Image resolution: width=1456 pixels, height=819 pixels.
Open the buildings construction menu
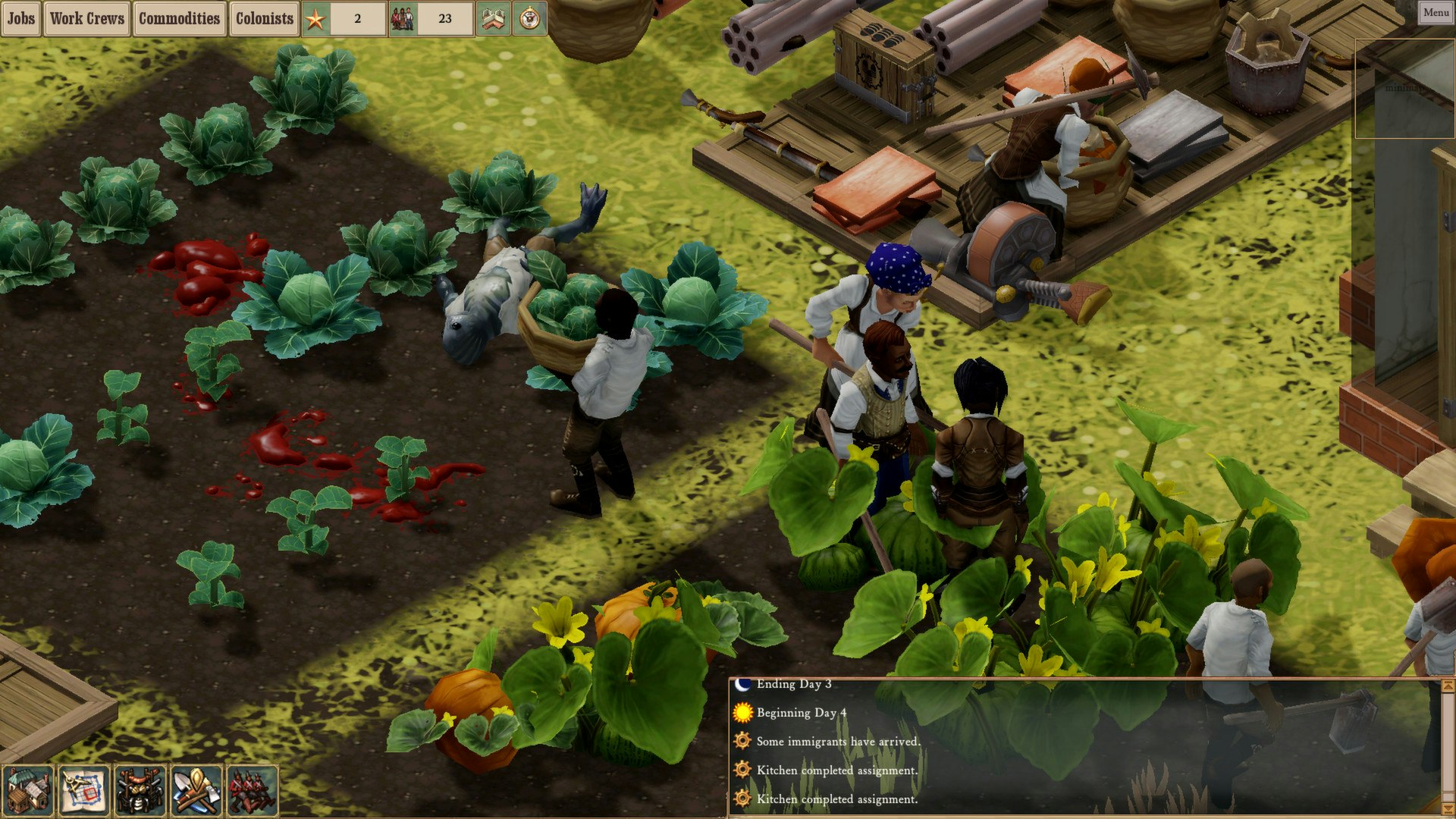pos(27,789)
